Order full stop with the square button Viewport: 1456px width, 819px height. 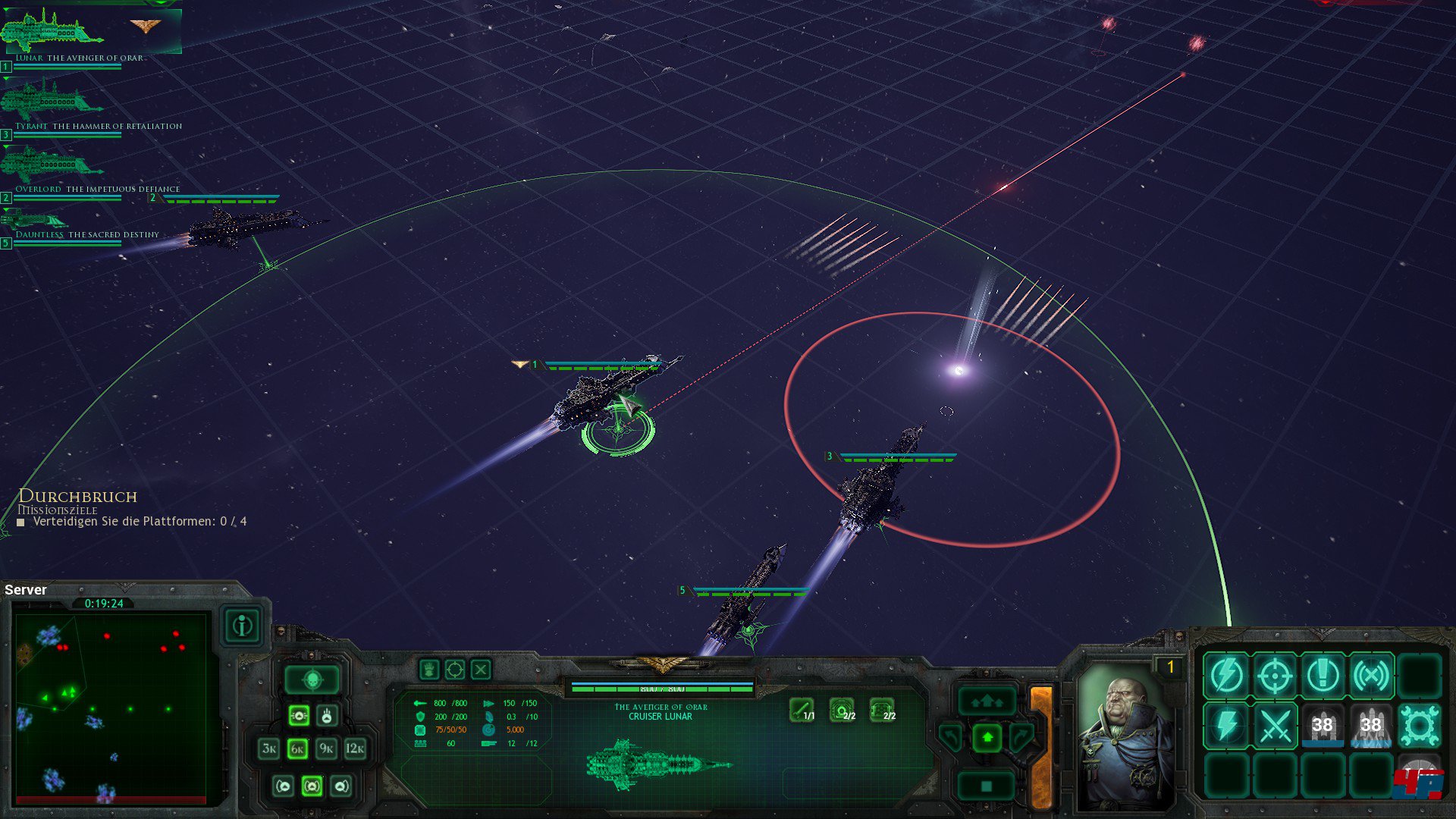click(x=987, y=786)
